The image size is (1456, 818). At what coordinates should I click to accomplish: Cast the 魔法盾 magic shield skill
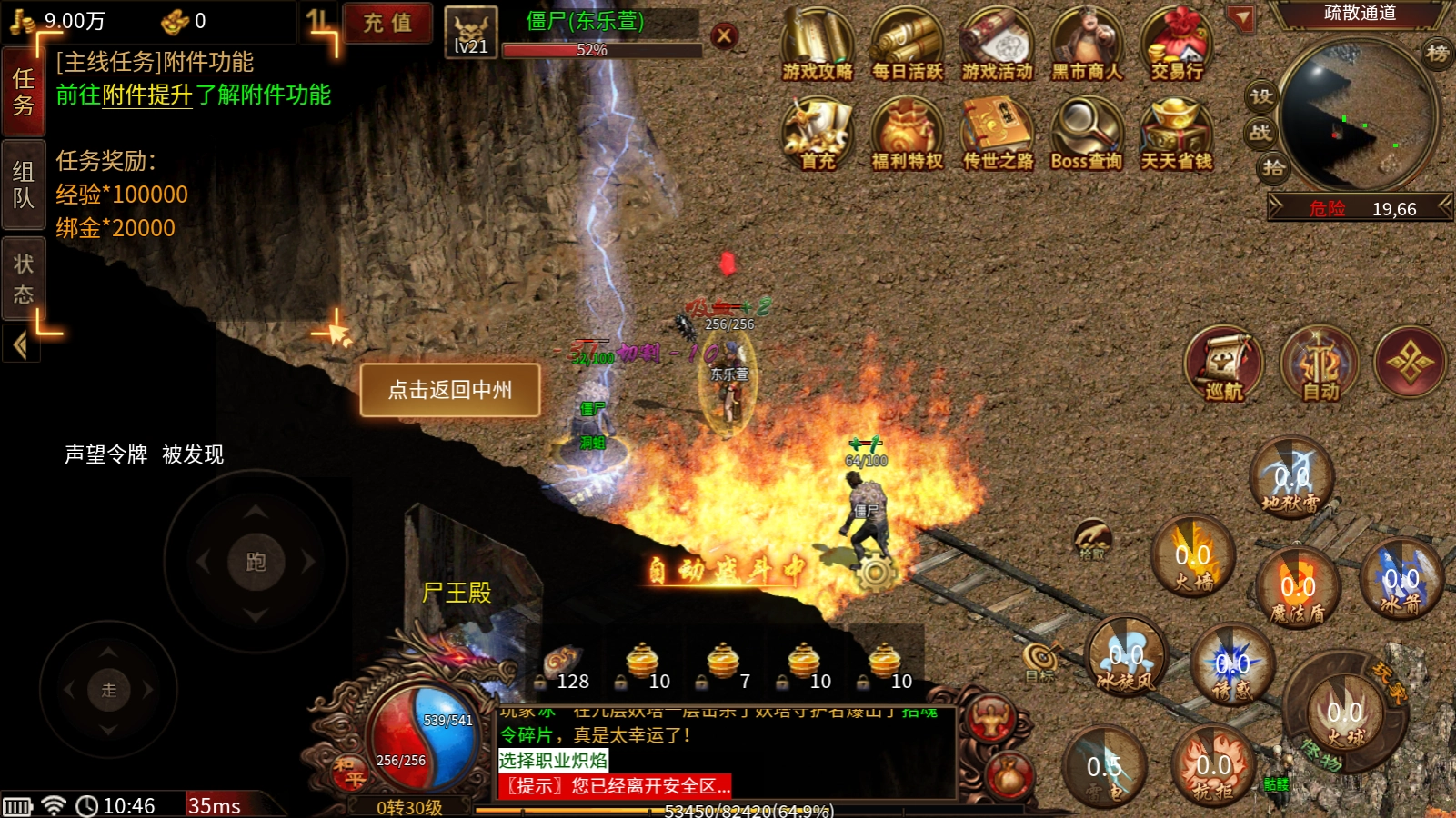1298,587
